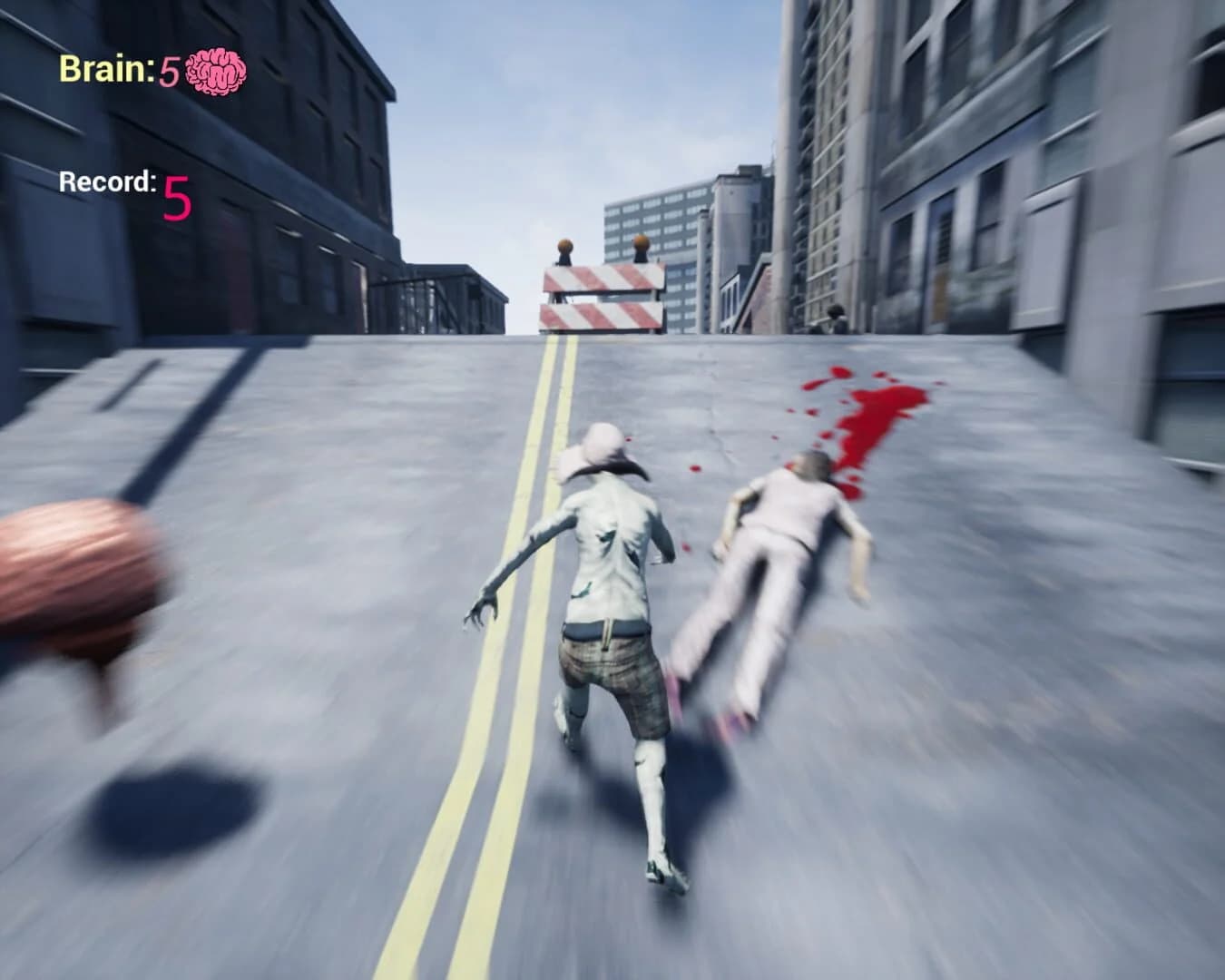Image resolution: width=1225 pixels, height=980 pixels.
Task: Click the distant figure near the right alley
Action: click(x=835, y=318)
